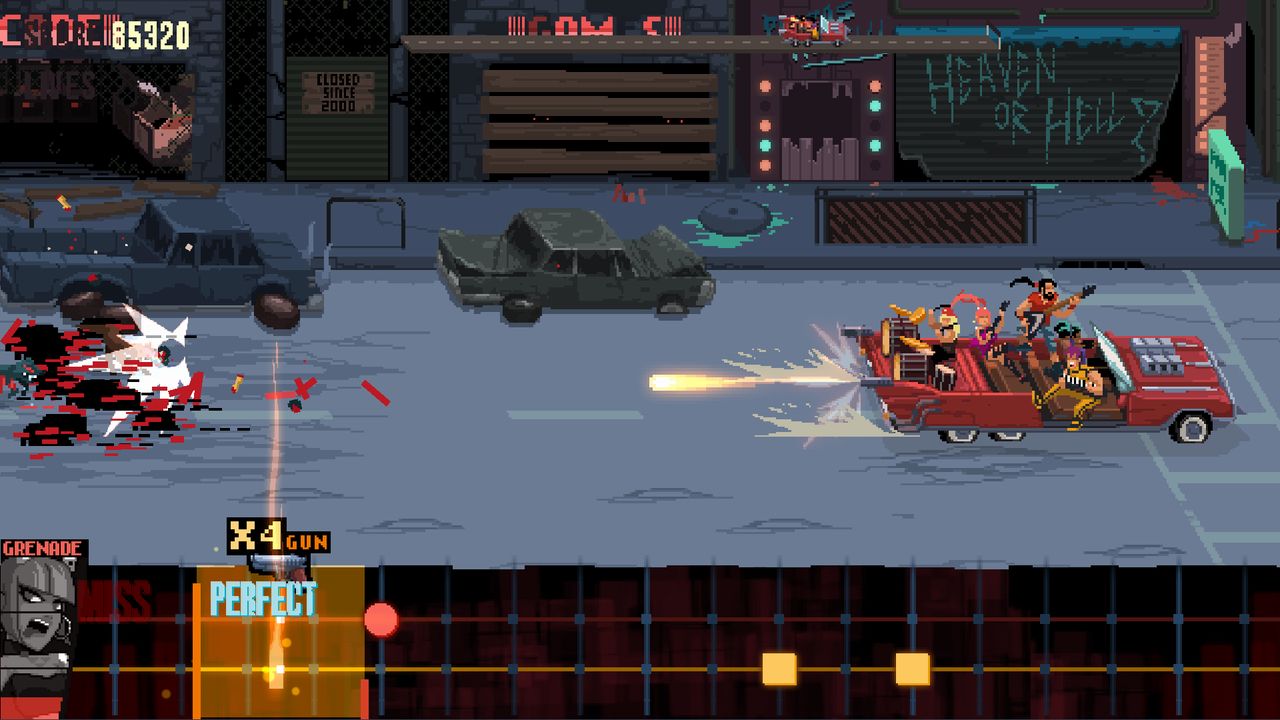Select the grenade weapon icon
1280x720 pixels.
pos(40,547)
